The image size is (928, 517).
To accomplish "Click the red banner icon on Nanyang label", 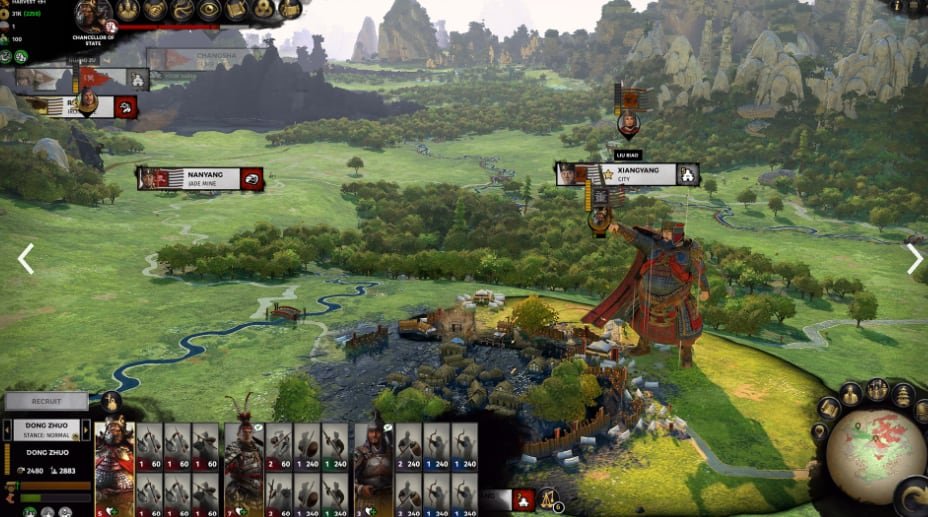I will tap(251, 179).
